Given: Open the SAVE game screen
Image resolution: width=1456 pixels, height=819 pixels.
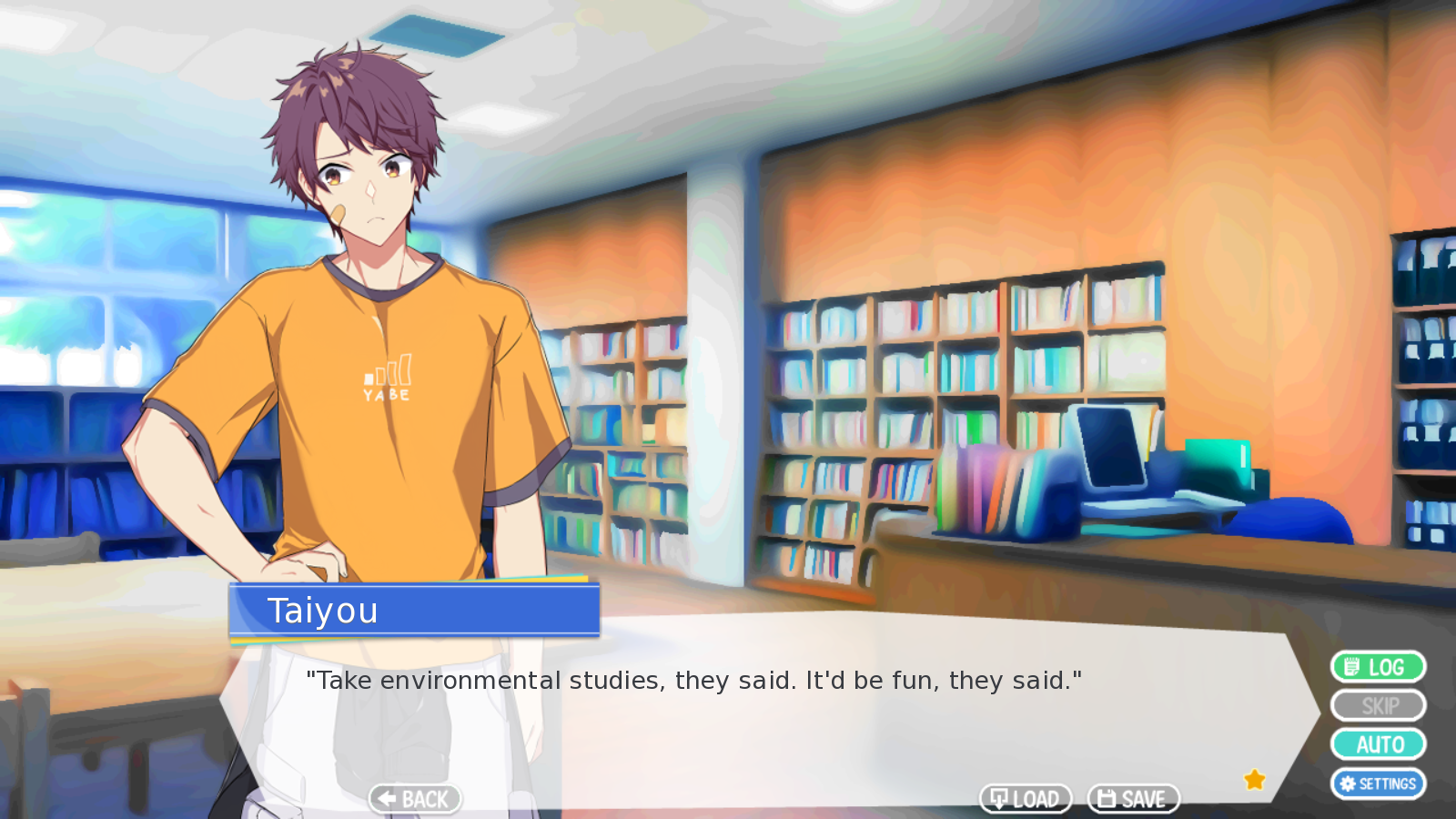Looking at the screenshot, I should (1133, 799).
